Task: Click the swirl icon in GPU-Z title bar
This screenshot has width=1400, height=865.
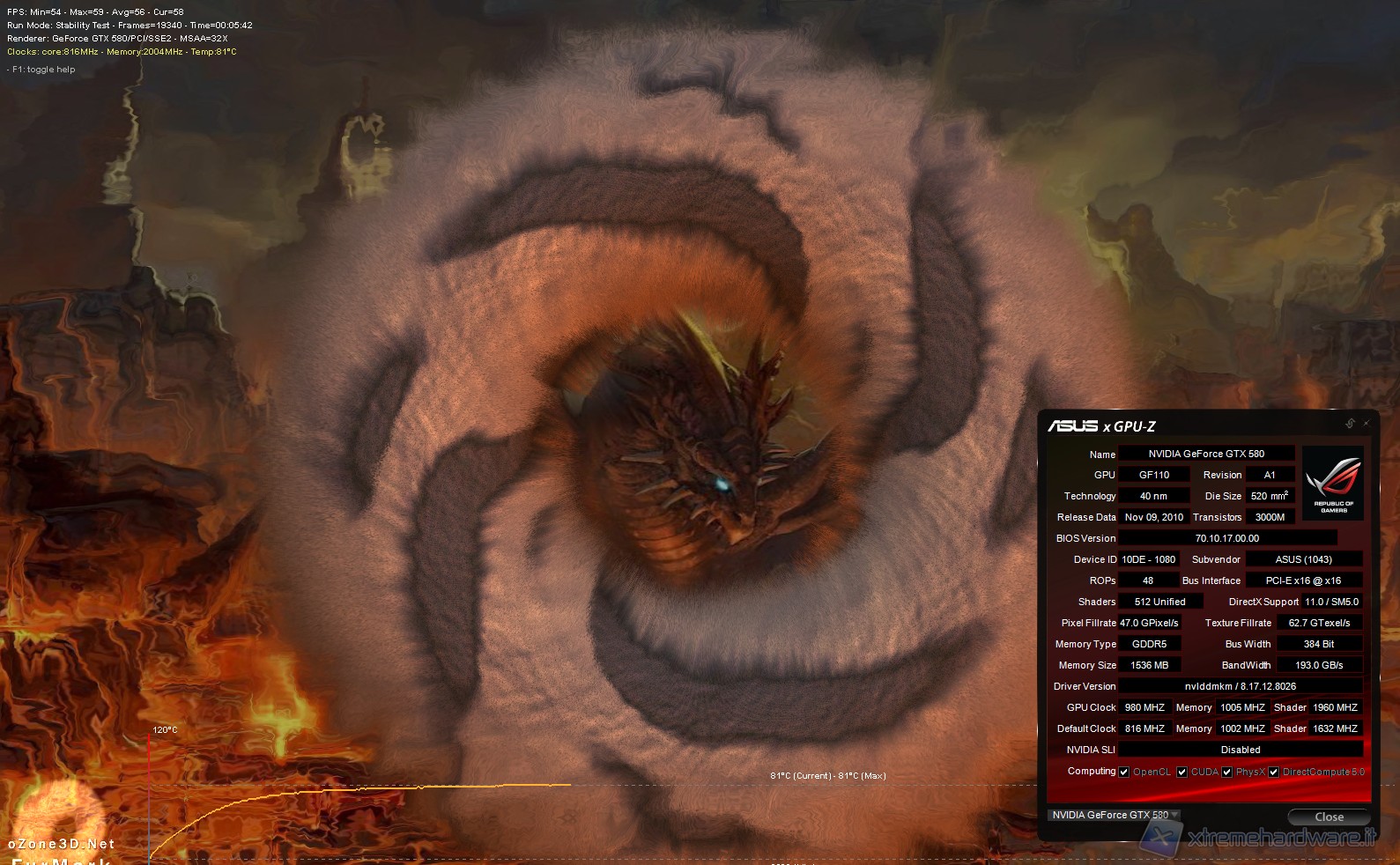Action: pos(1350,424)
